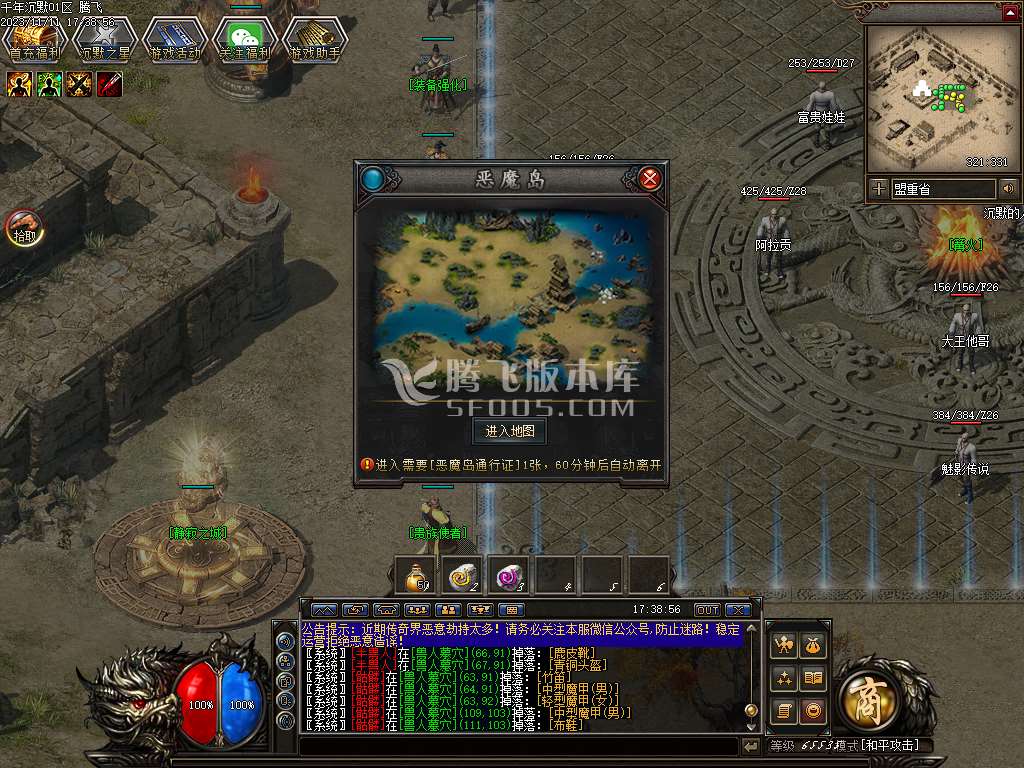Open the open-book icon in the side panel
The image size is (1024, 768).
(814, 679)
